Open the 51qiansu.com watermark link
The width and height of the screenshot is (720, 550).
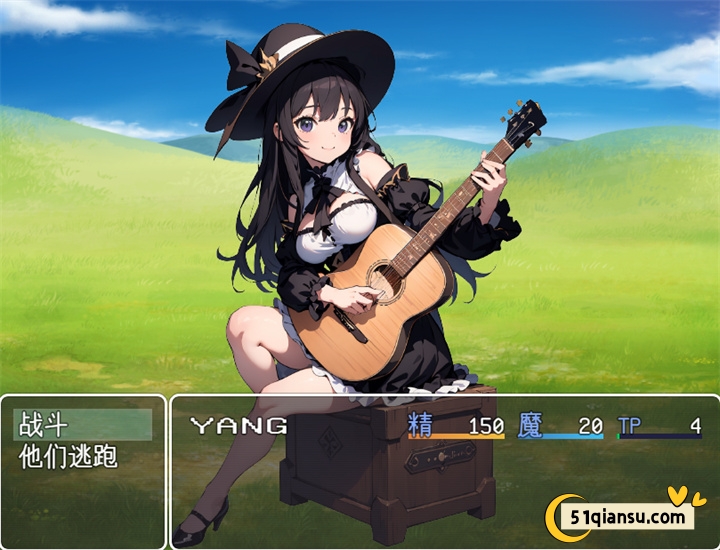tap(629, 517)
